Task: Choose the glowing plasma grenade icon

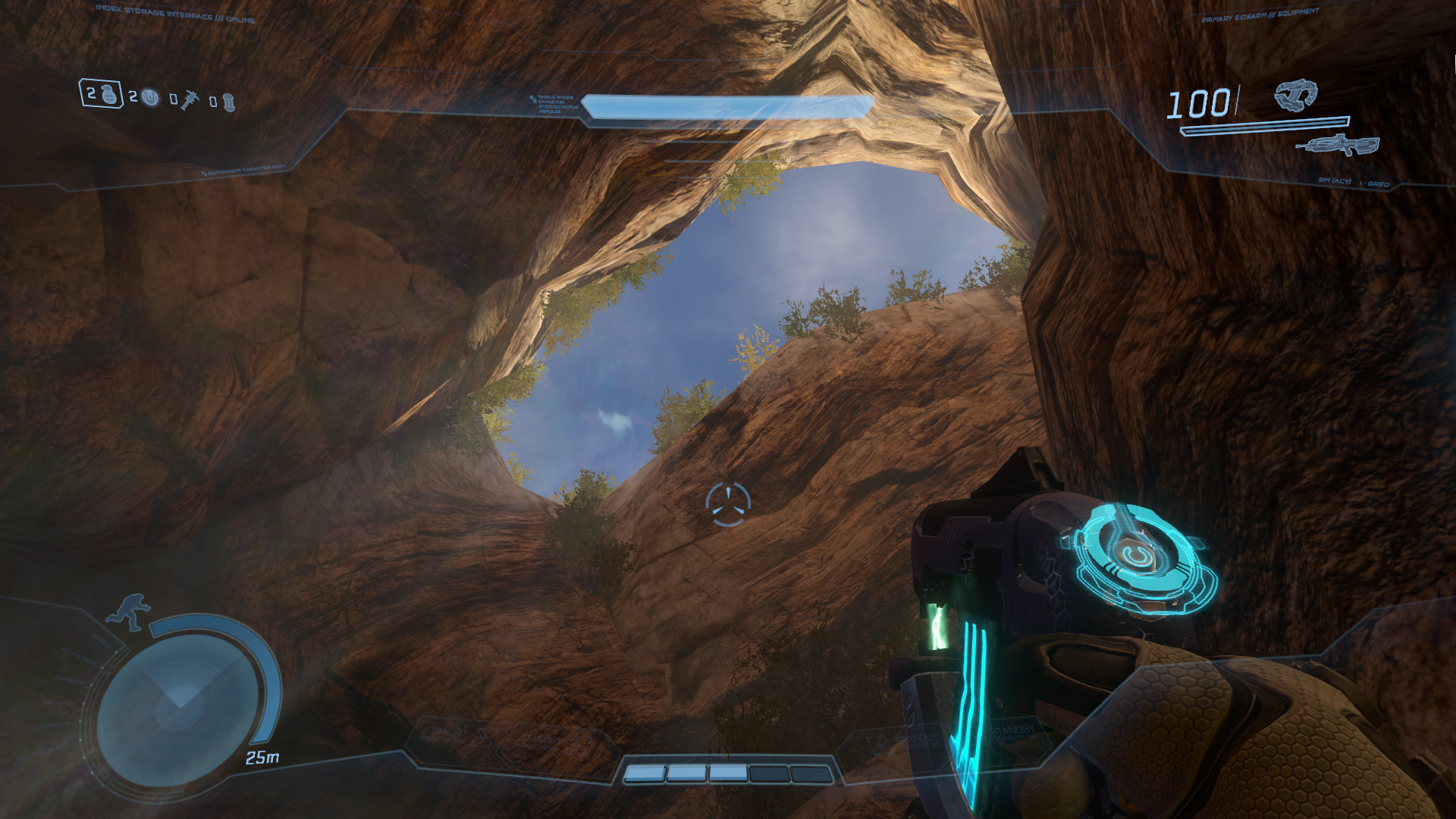Action: point(151,99)
